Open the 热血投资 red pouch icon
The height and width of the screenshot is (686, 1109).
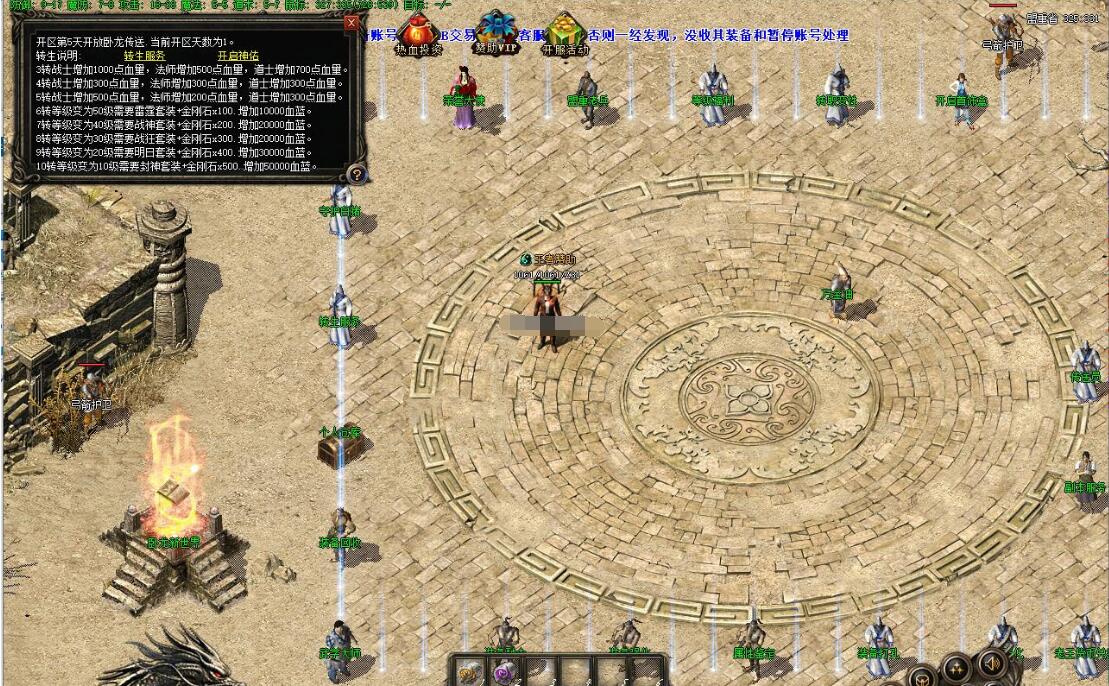[x=417, y=33]
